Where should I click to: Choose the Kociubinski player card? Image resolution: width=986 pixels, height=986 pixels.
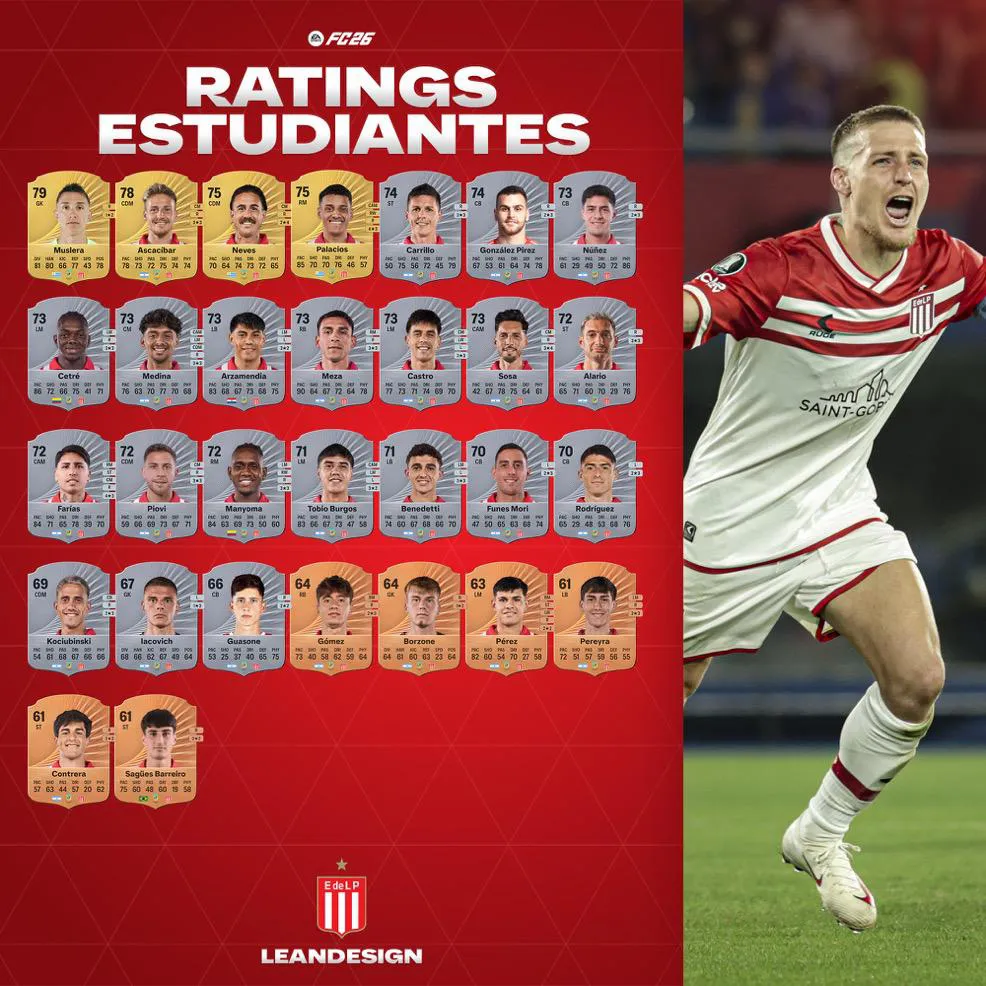[x=68, y=618]
